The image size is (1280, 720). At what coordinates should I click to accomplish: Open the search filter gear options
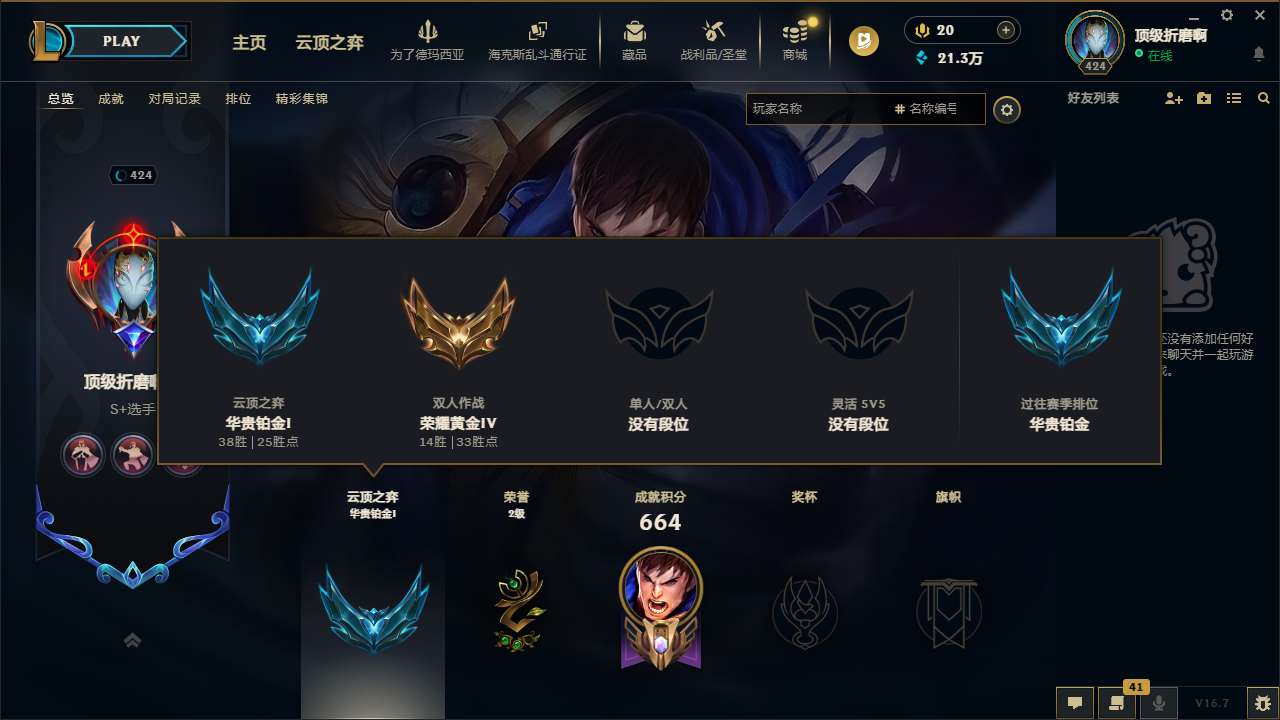click(1007, 110)
